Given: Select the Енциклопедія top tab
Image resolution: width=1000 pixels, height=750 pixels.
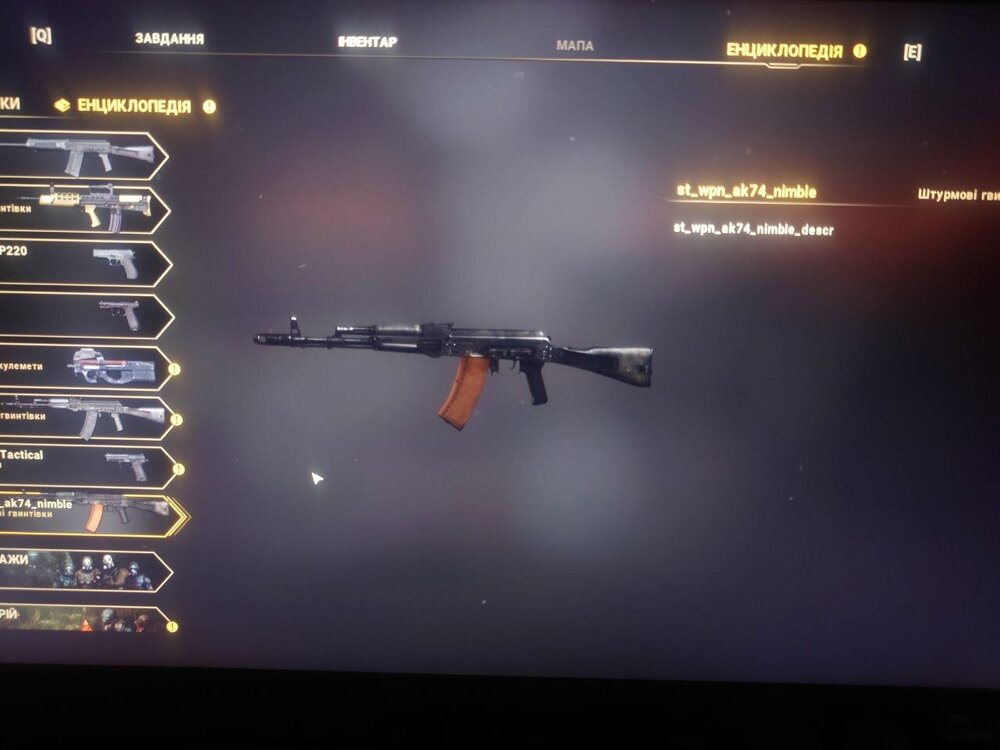Looking at the screenshot, I should [784, 51].
